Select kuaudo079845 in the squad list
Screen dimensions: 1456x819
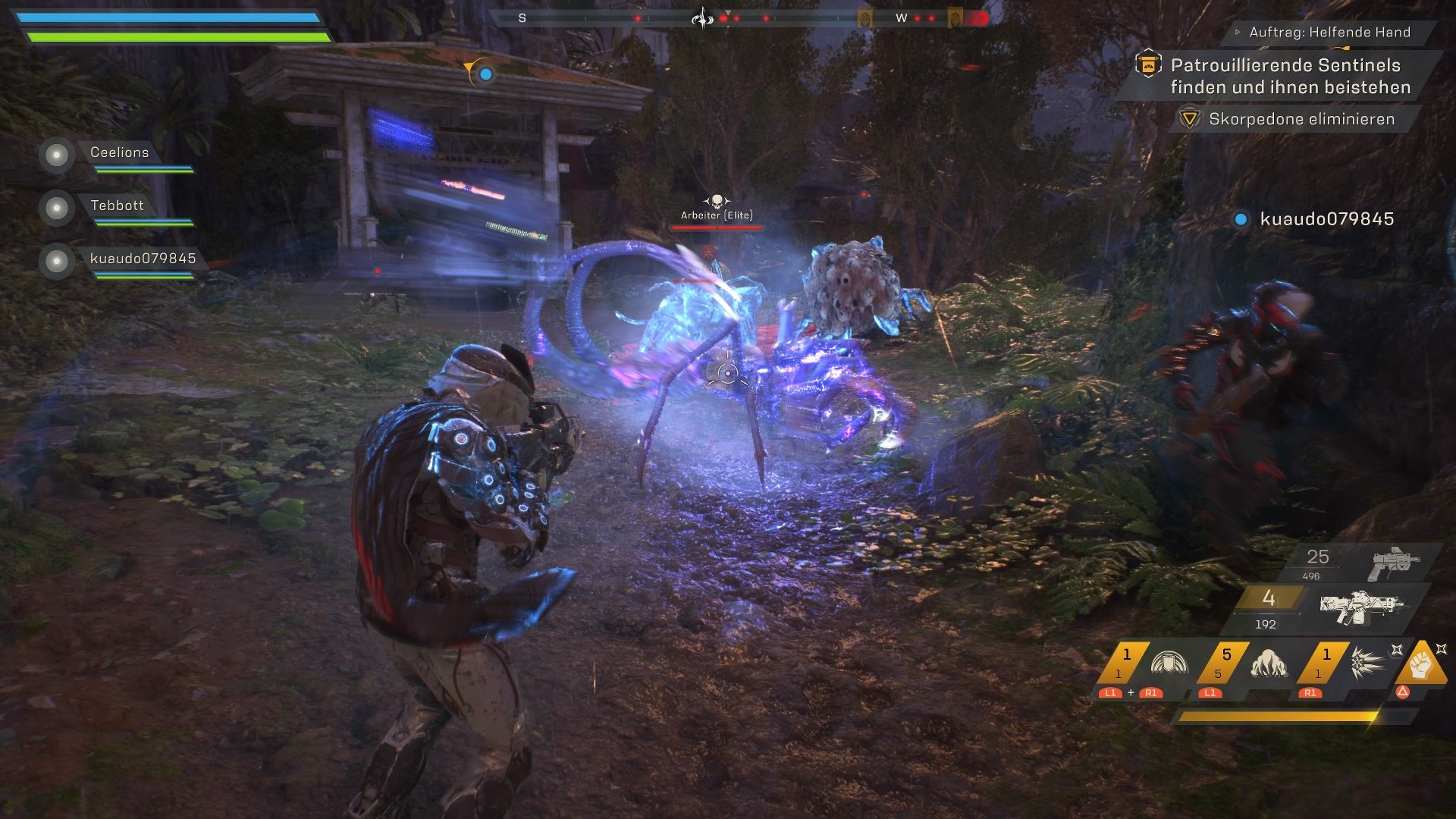coord(143,259)
